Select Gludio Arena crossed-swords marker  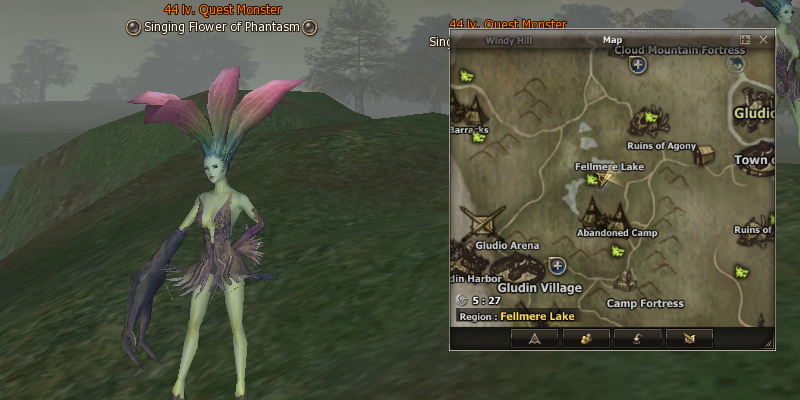[486, 222]
